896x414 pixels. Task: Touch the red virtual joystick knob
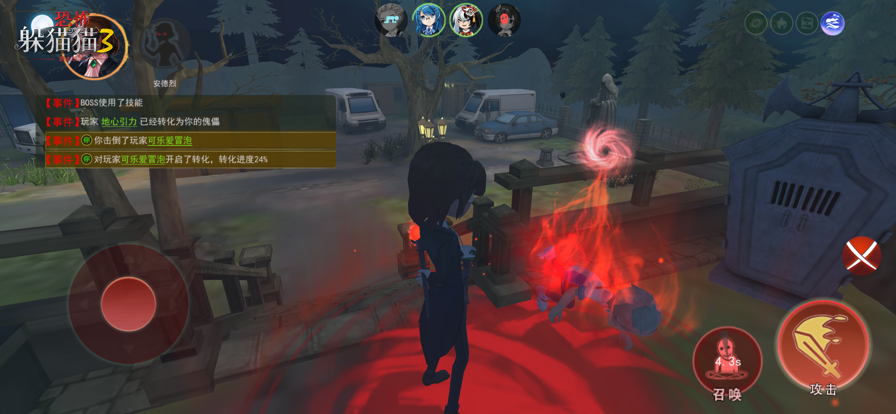(x=128, y=304)
